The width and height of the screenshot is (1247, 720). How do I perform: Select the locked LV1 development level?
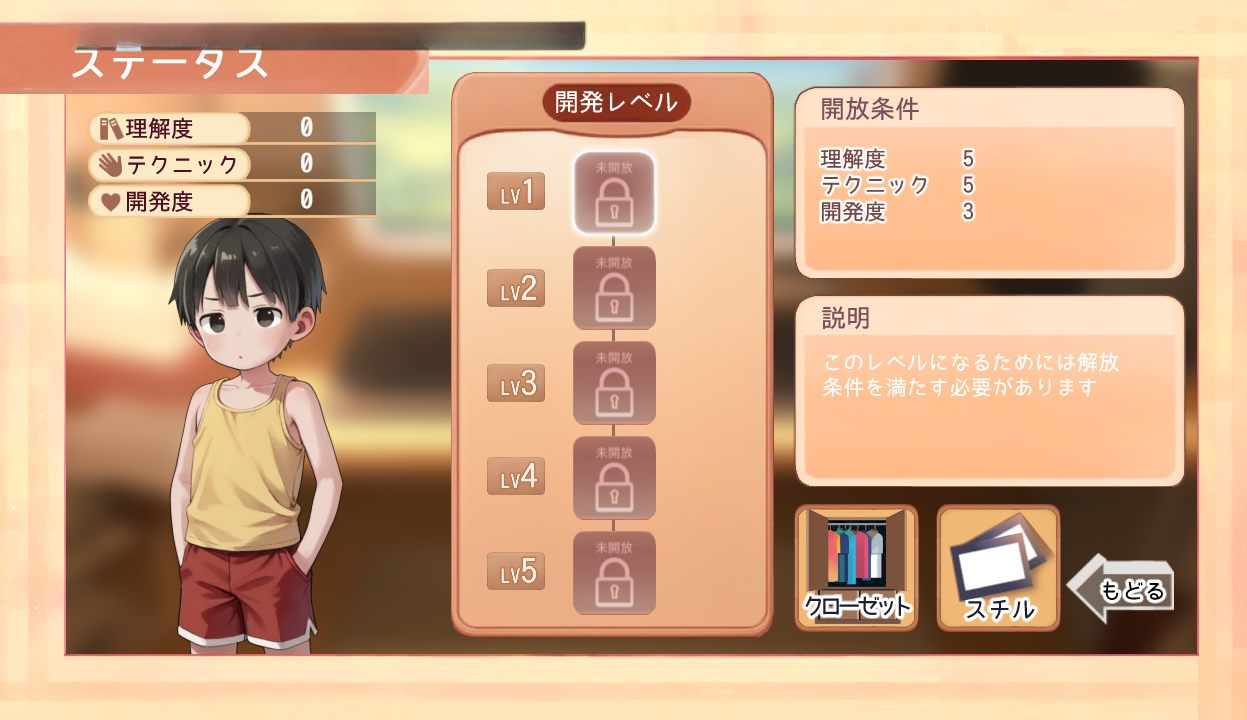(613, 192)
